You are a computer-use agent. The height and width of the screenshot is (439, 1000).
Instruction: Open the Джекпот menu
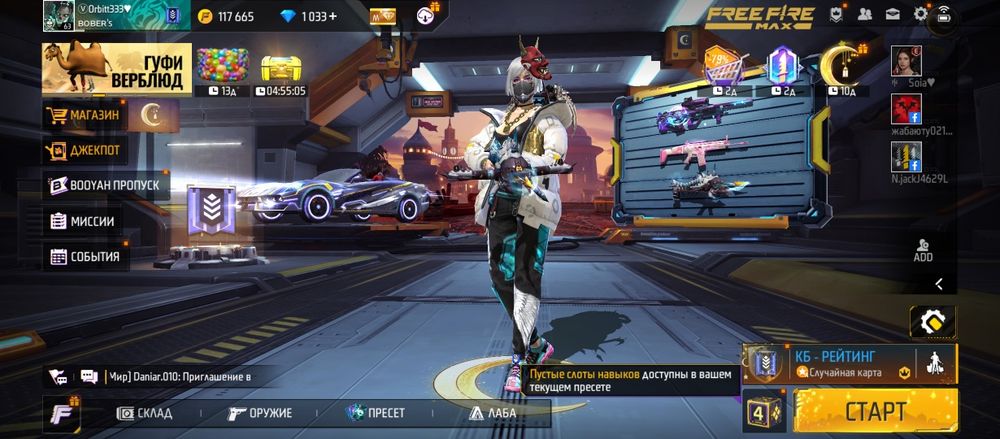84,151
